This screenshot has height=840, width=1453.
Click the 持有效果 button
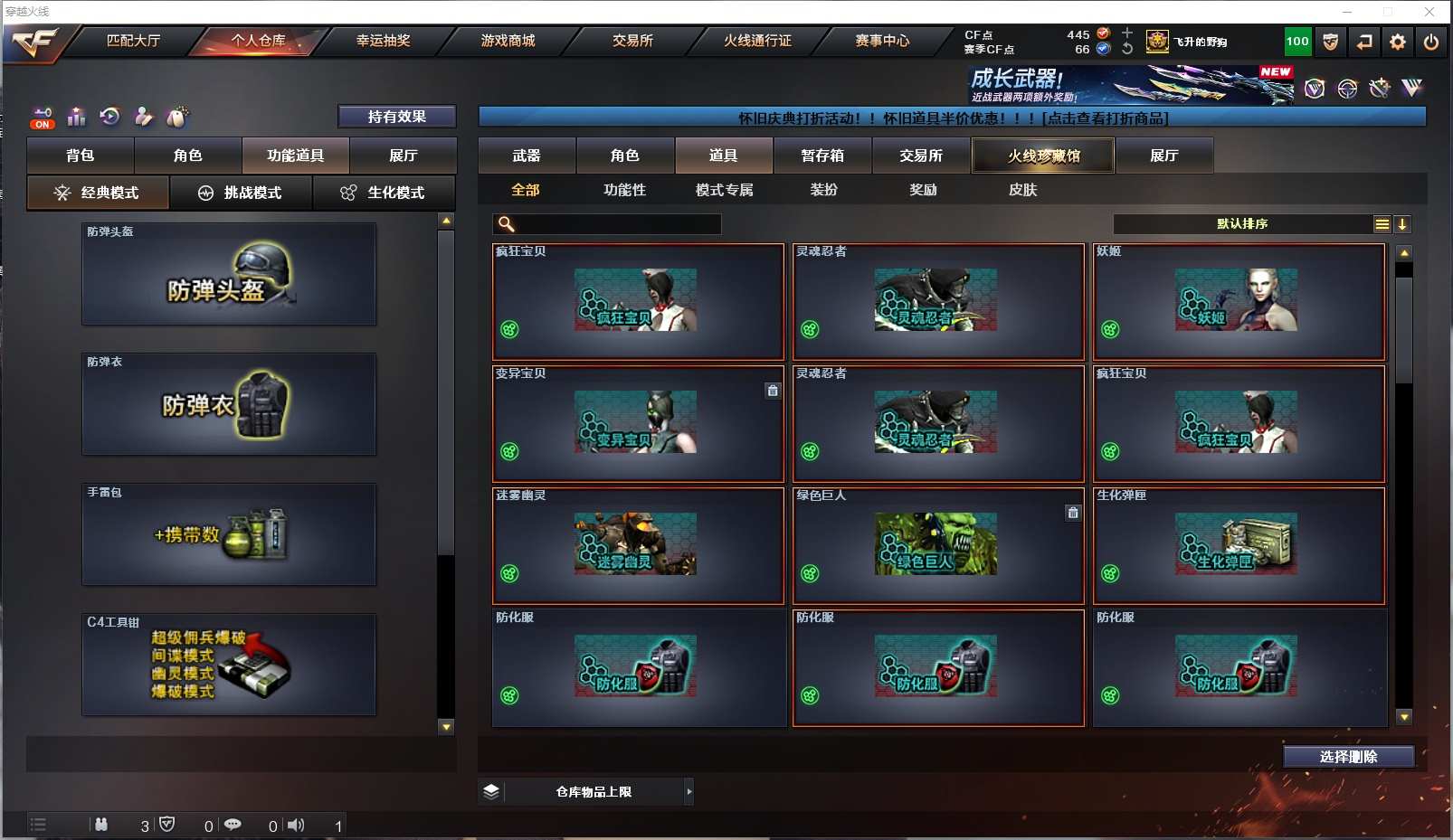click(x=396, y=117)
